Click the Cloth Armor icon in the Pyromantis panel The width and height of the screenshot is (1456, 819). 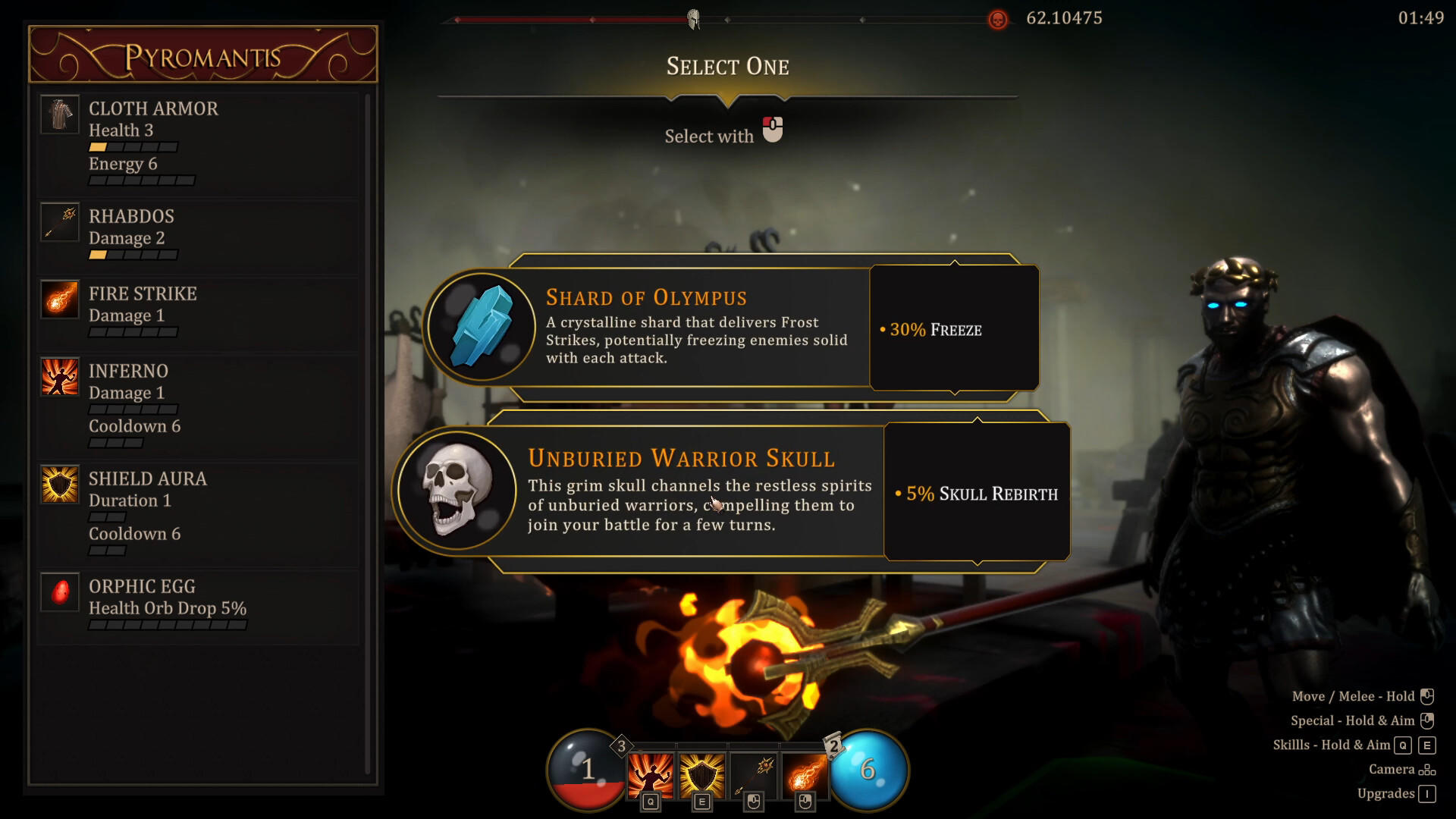(59, 115)
